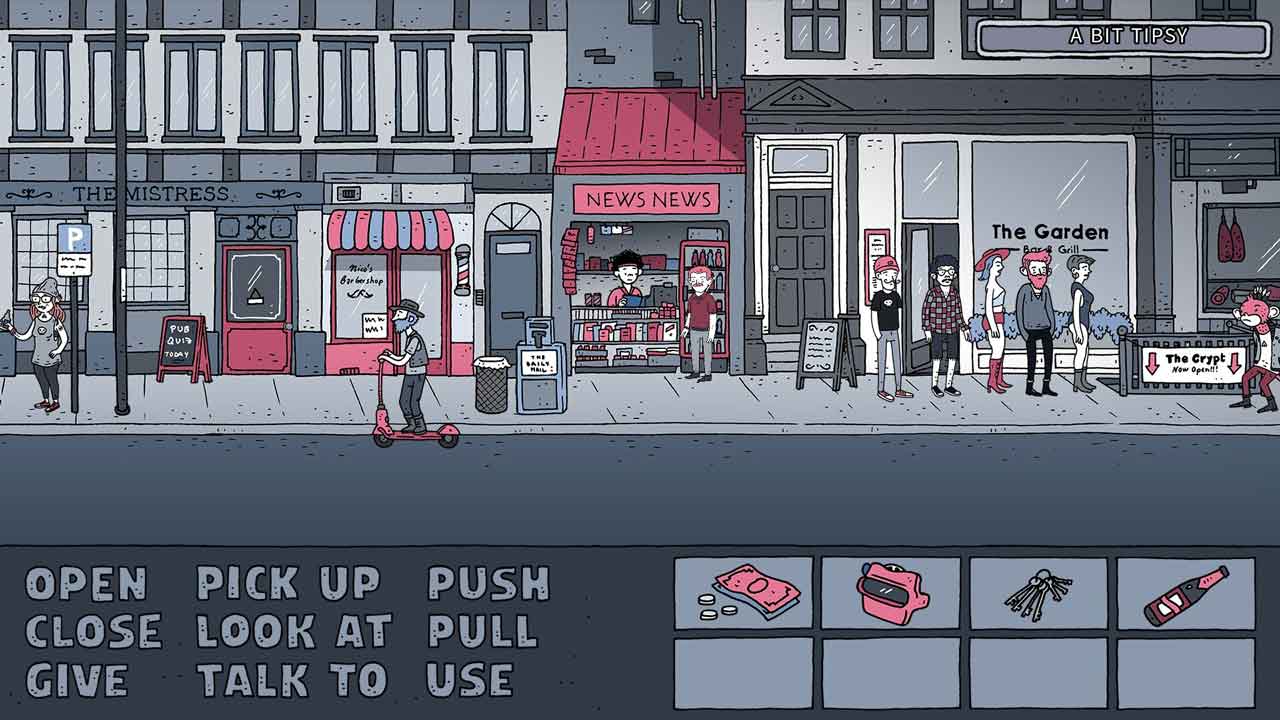Activate the USE verb
Image resolution: width=1280 pixels, height=720 pixels.
[469, 680]
